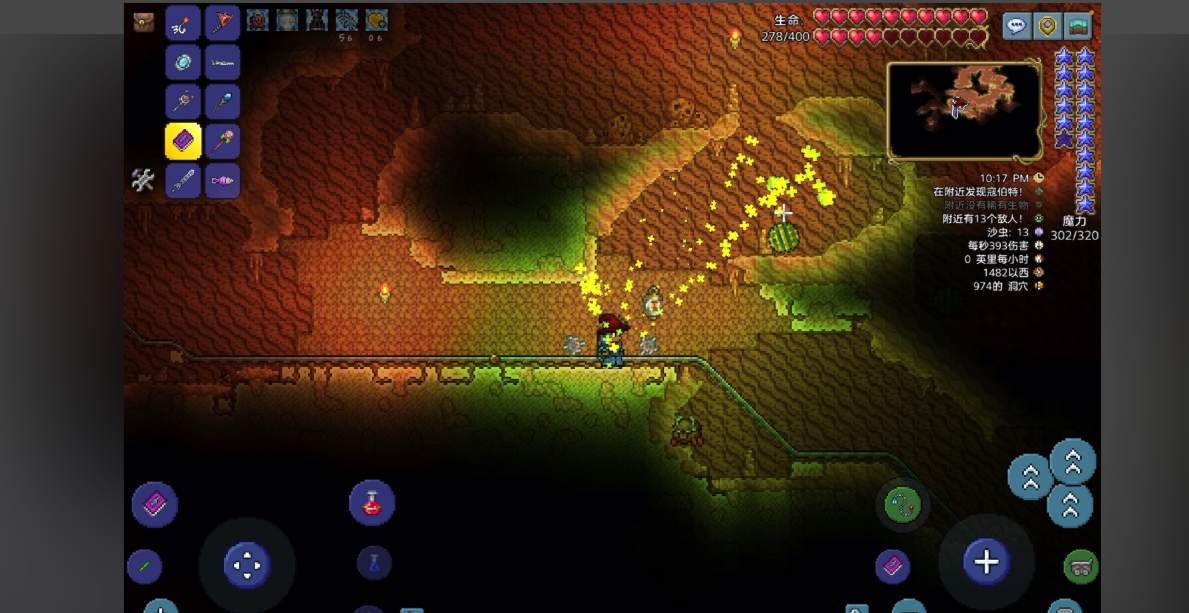The image size is (1189, 613).
Task: Select the blue gem staff slot
Action: point(222,102)
